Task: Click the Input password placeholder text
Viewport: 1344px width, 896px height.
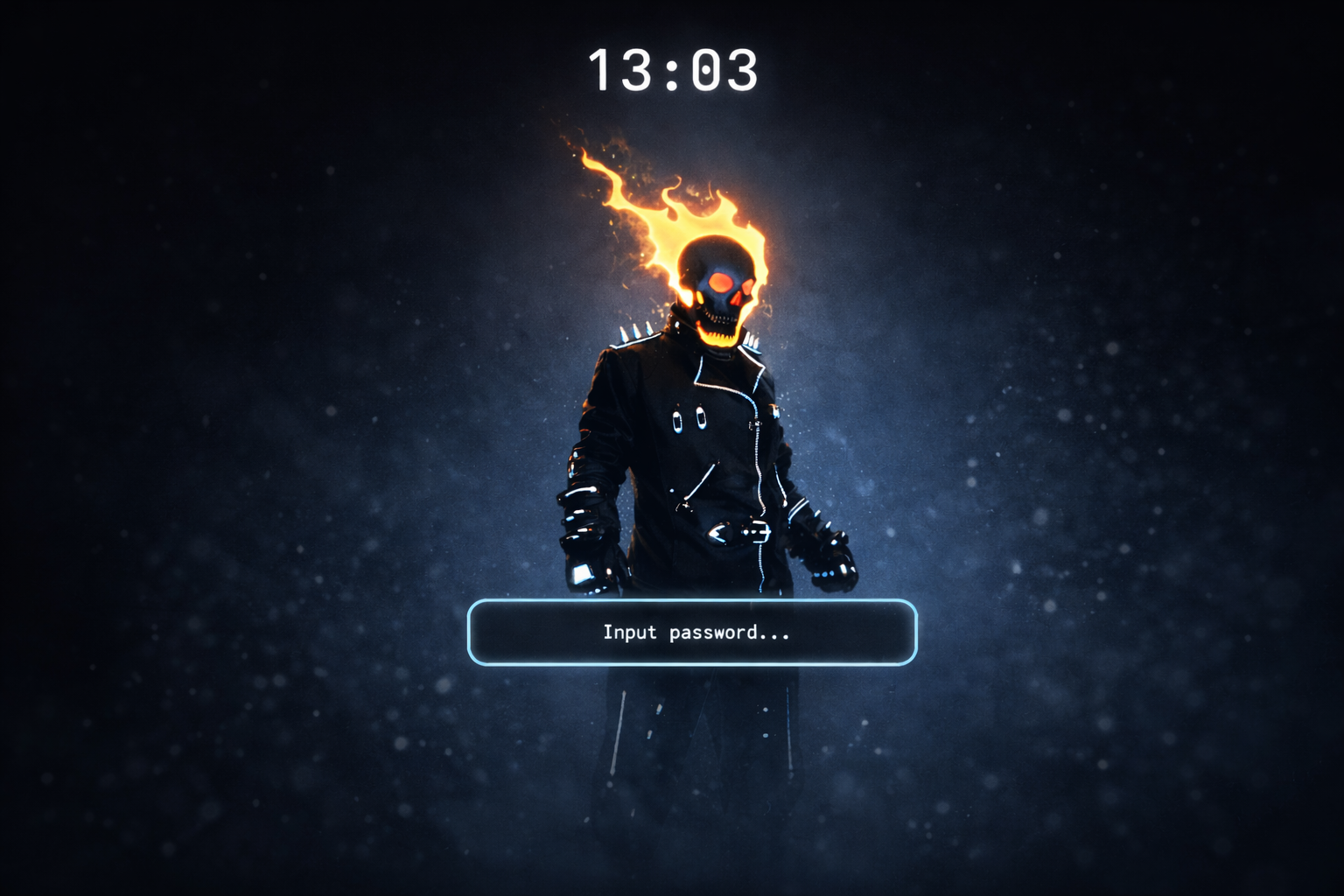Action: [696, 632]
